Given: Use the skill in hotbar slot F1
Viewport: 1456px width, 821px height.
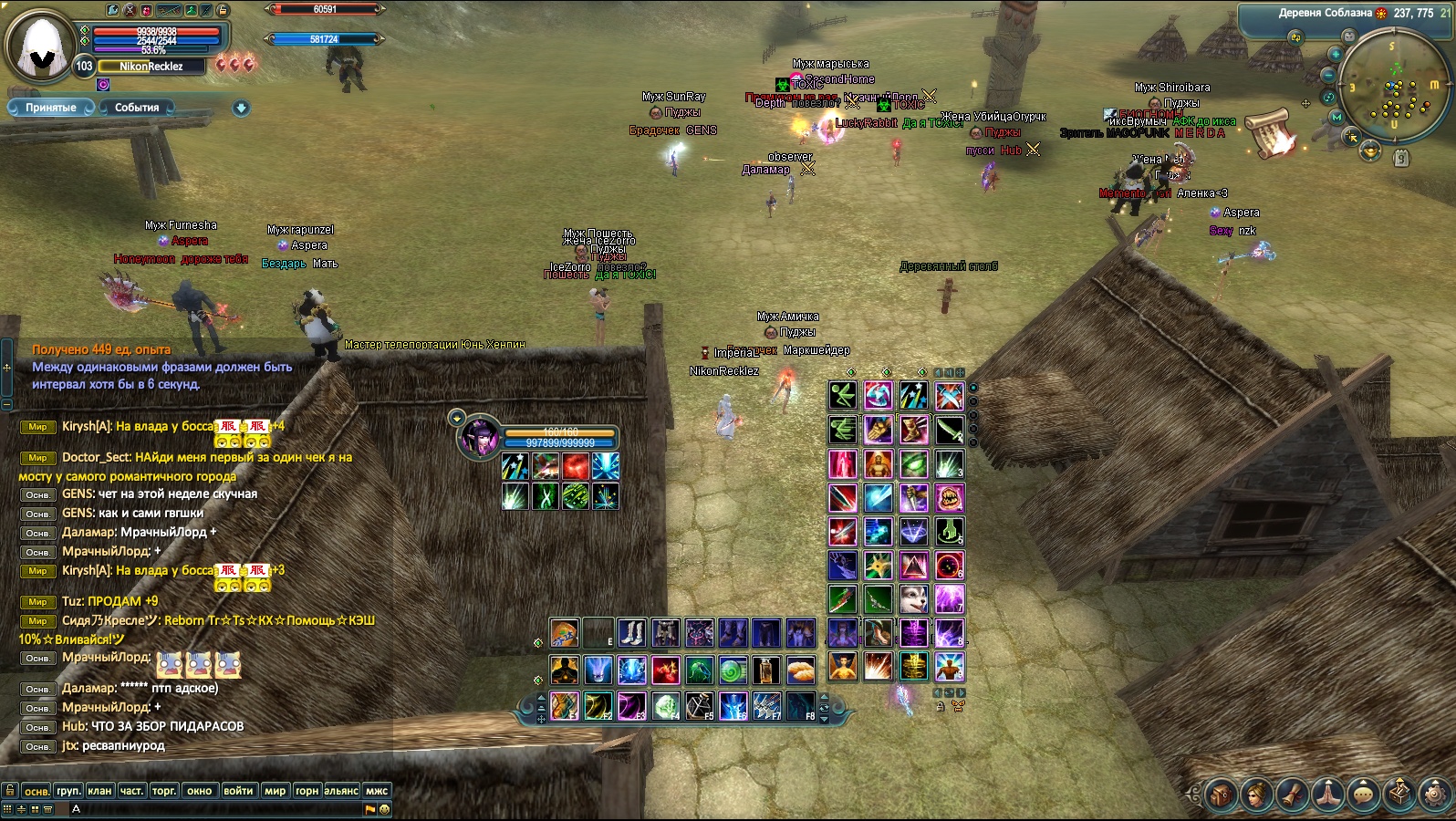Looking at the screenshot, I should [564, 705].
